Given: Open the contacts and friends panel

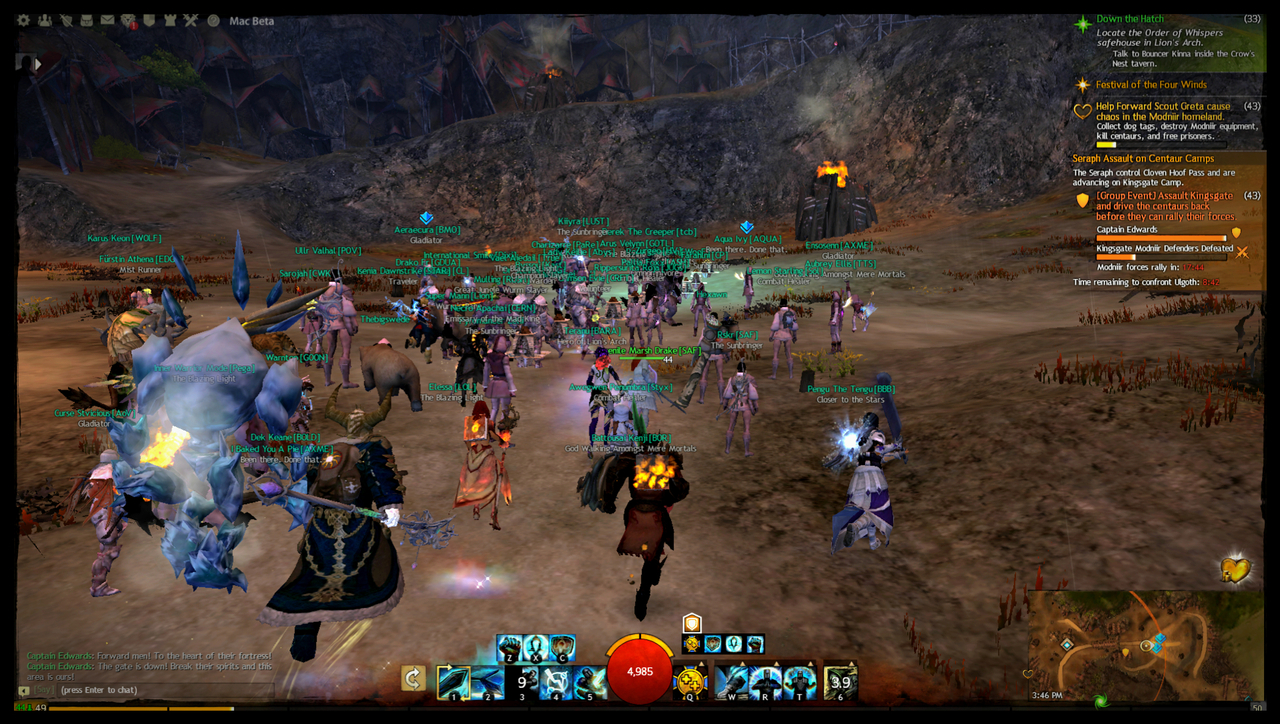Looking at the screenshot, I should tap(46, 20).
